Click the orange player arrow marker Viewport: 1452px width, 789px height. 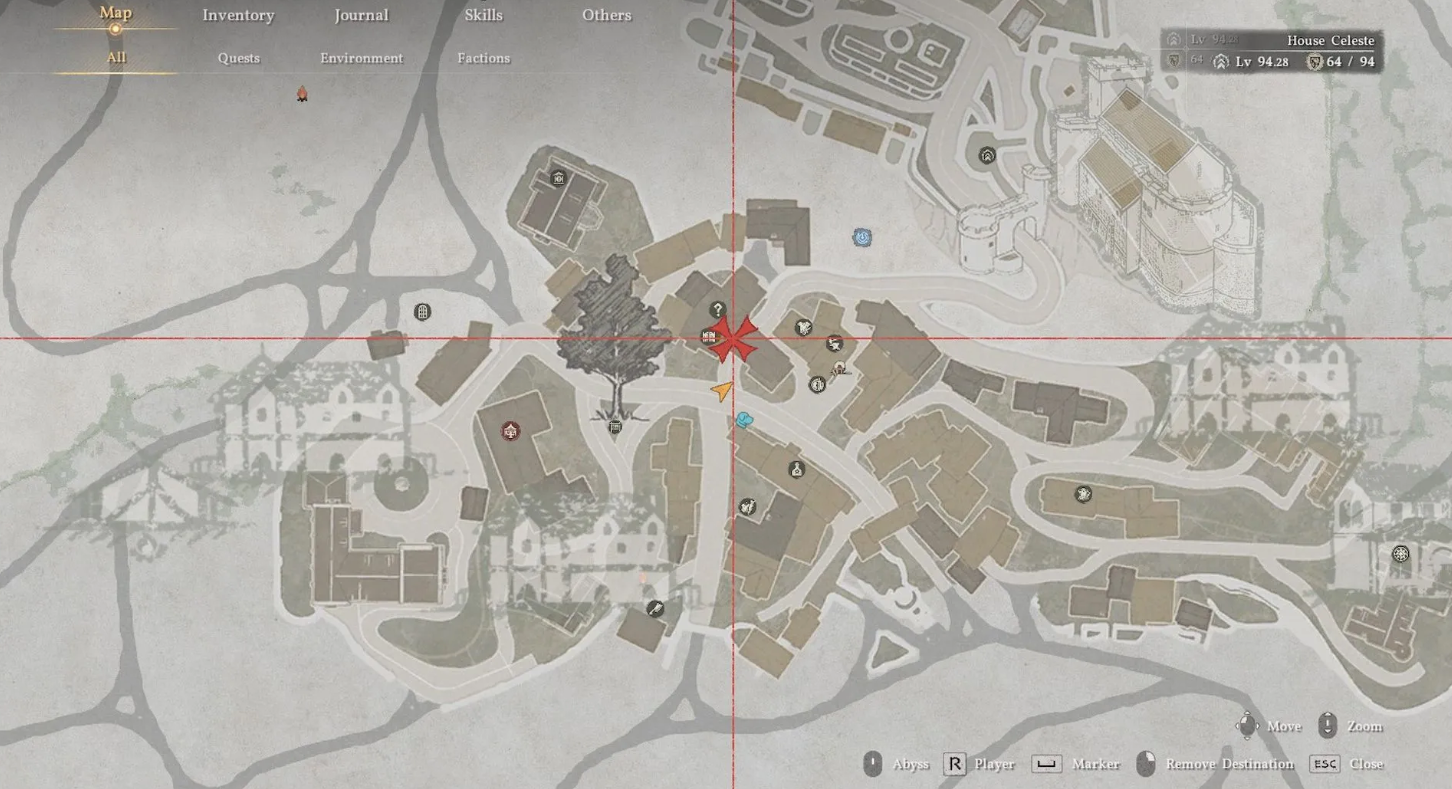(722, 390)
